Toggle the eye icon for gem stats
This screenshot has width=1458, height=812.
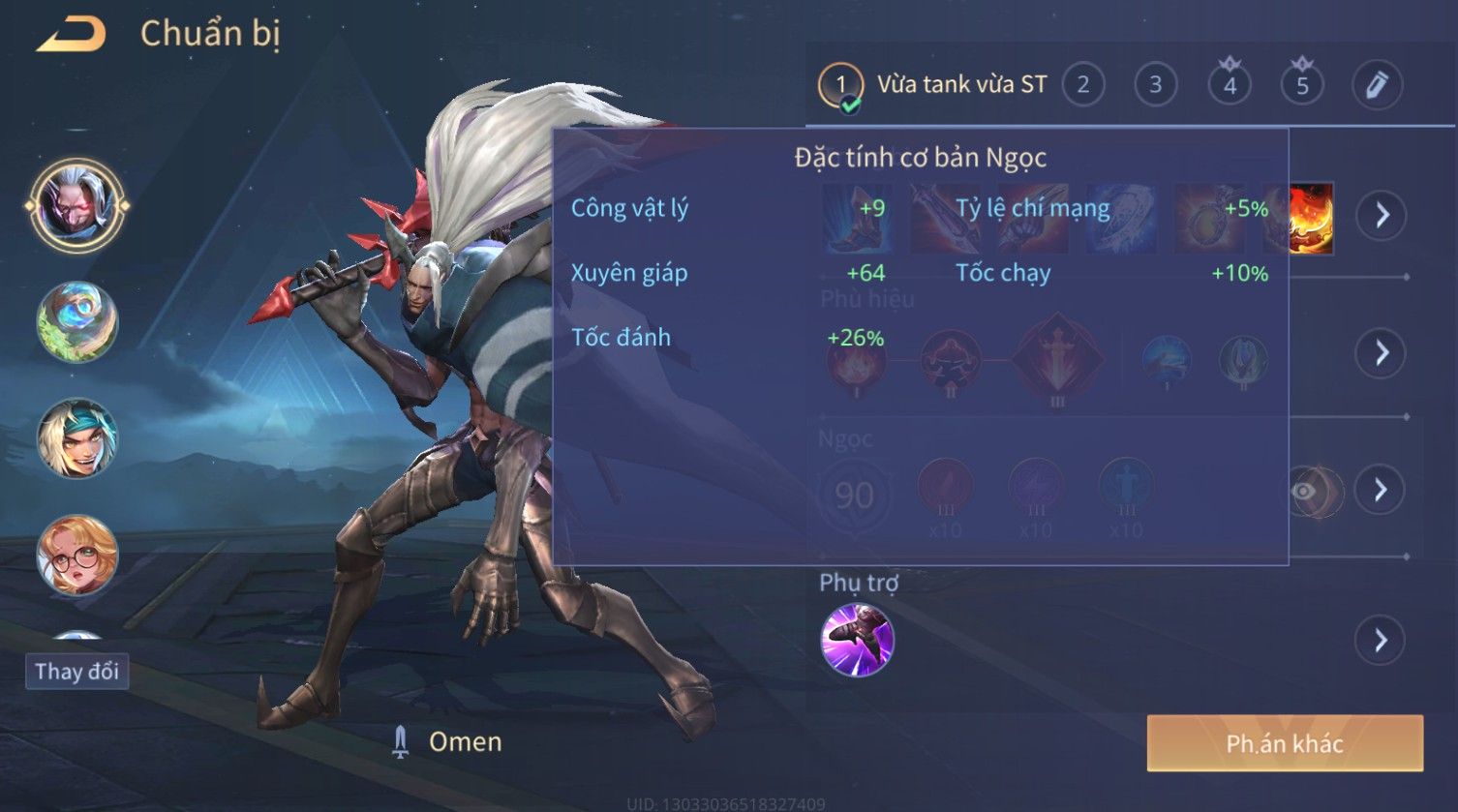click(1305, 491)
